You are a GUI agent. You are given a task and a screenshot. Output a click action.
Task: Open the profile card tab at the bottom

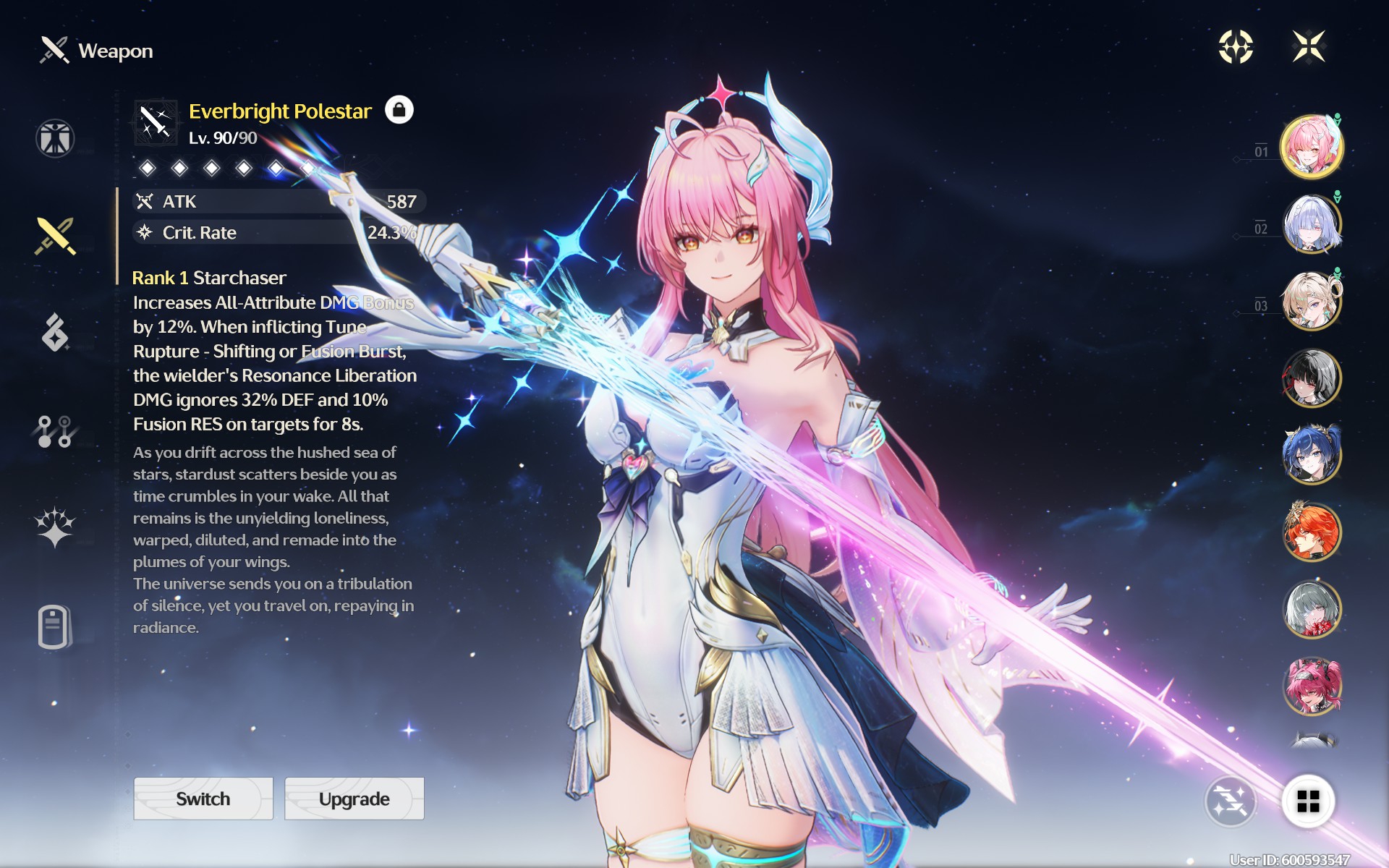pyautogui.click(x=55, y=626)
